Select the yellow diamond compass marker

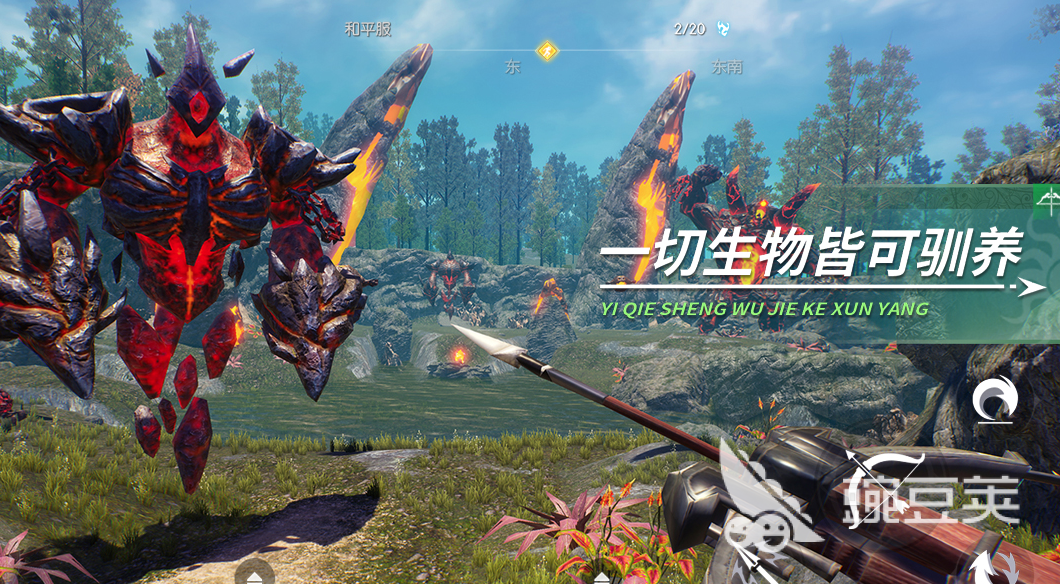tap(546, 50)
